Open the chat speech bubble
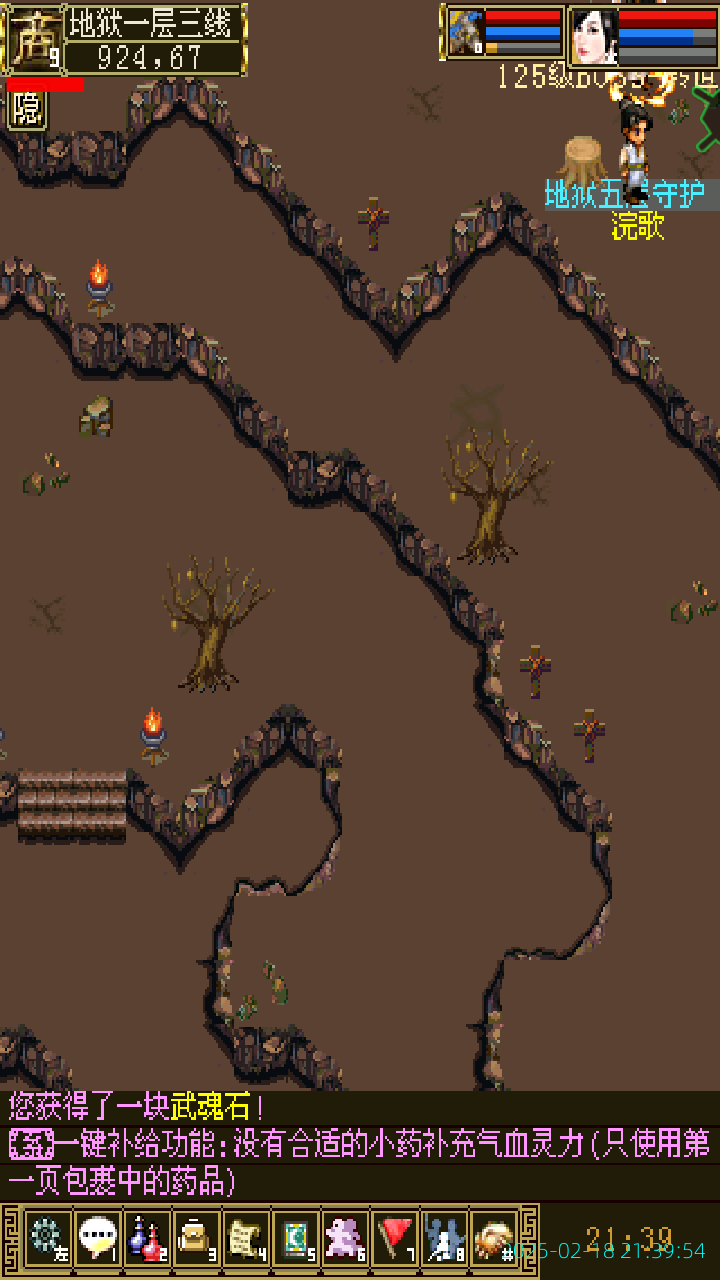Image resolution: width=720 pixels, height=1280 pixels. coord(97,1239)
